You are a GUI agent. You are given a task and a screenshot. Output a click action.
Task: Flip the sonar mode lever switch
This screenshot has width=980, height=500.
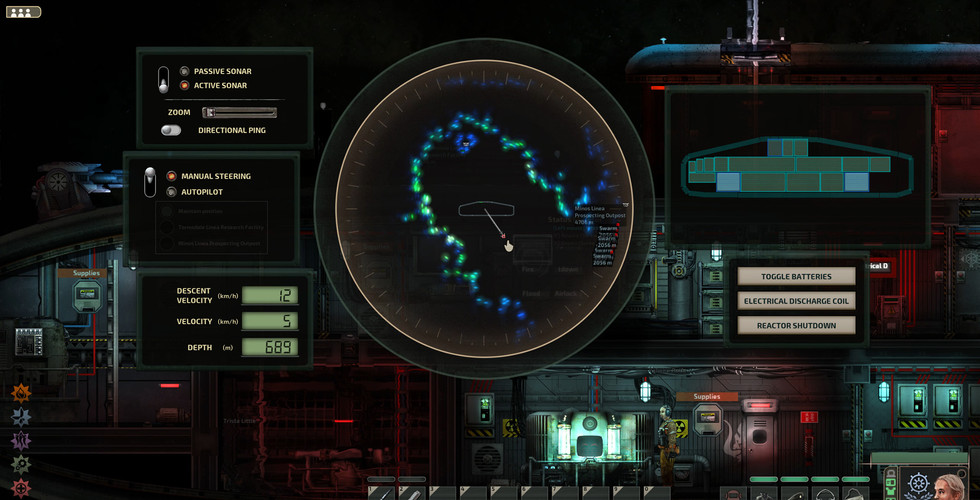(163, 79)
